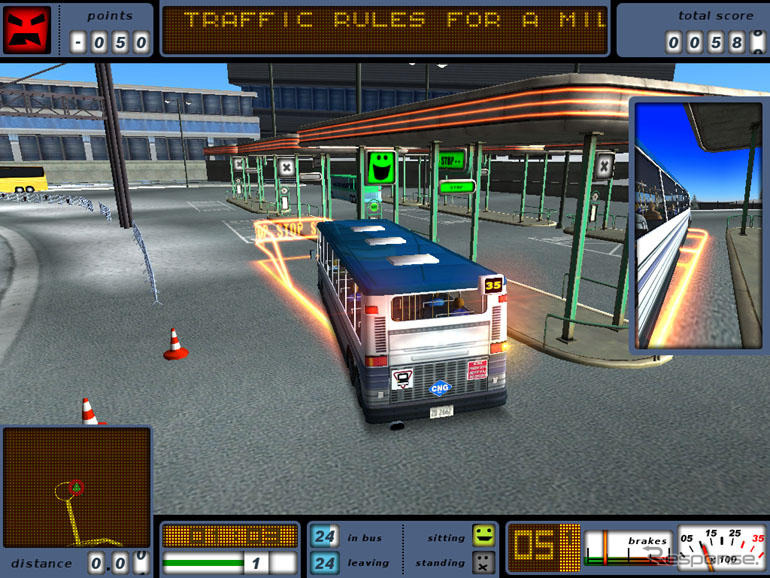Select the route minimap
Image resolution: width=770 pixels, height=578 pixels.
click(x=77, y=488)
